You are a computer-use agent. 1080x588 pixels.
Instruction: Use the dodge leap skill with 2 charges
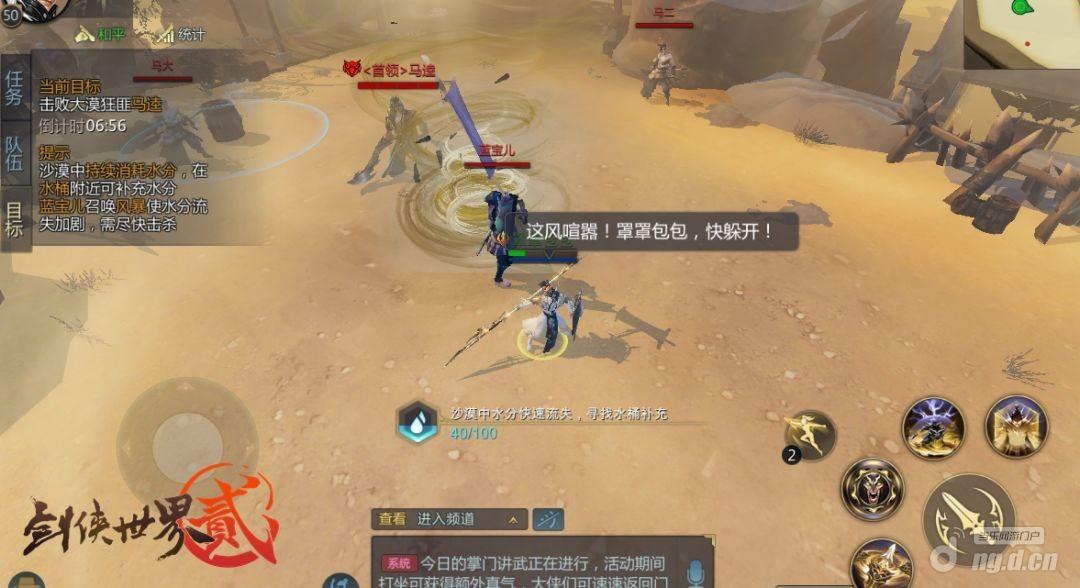pyautogui.click(x=810, y=436)
